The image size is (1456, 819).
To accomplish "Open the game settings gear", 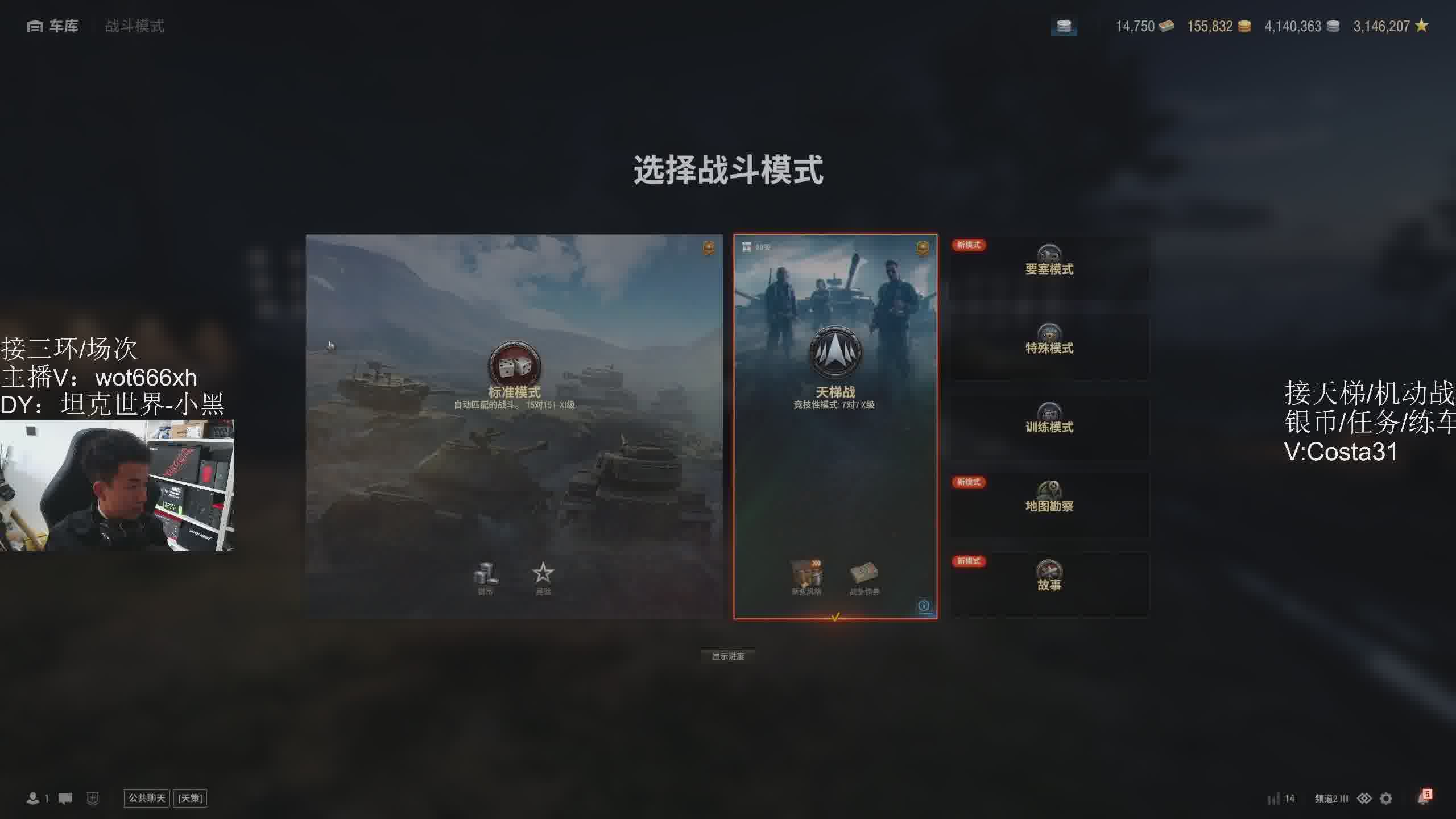I will 1387,799.
